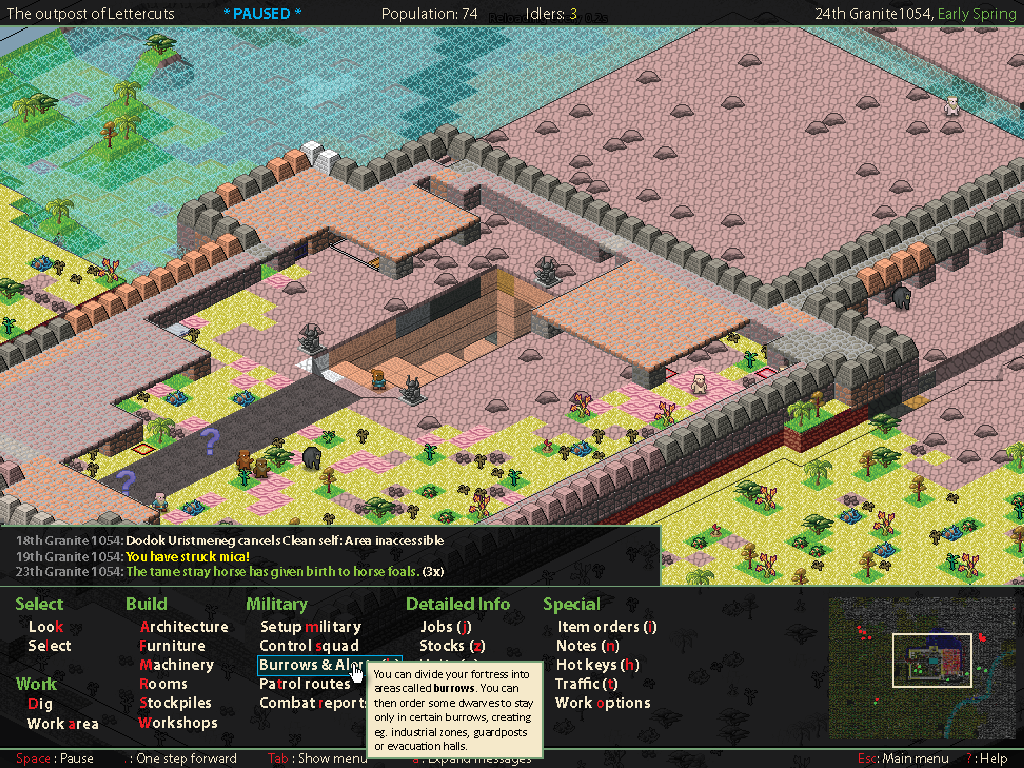
Task: Open the Stockpiles menu
Action: (x=174, y=703)
